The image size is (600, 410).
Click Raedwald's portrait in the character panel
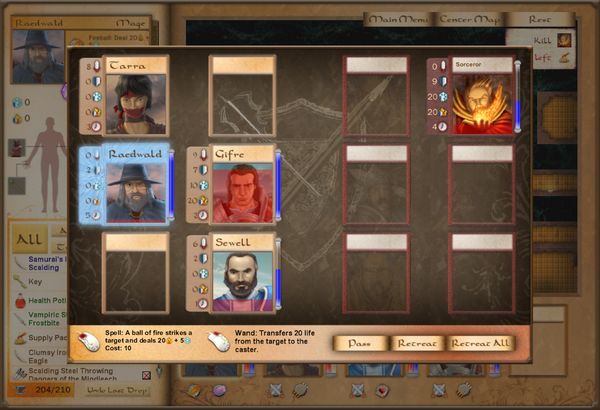(37, 57)
